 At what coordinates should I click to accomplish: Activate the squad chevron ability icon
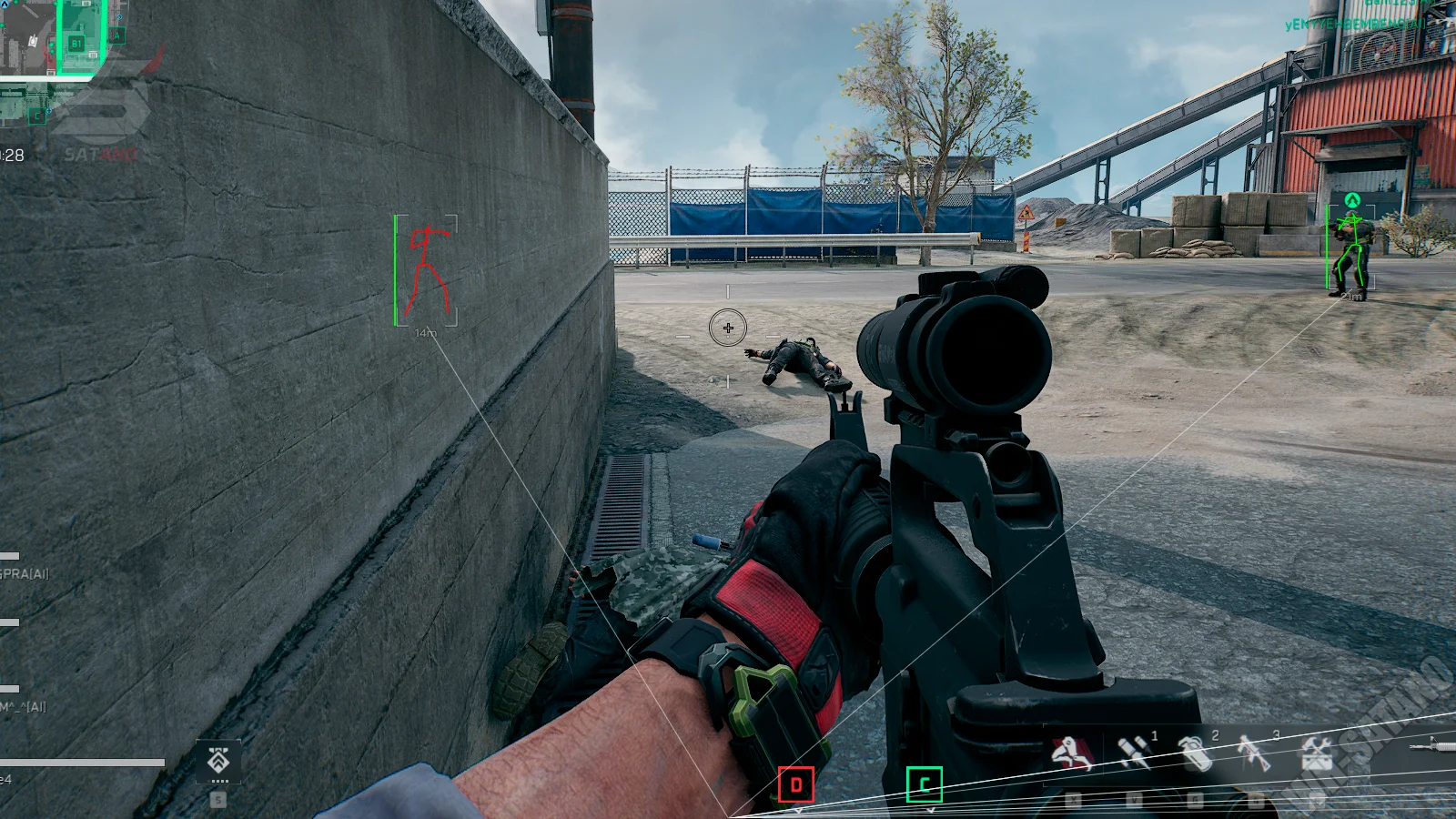[x=218, y=761]
